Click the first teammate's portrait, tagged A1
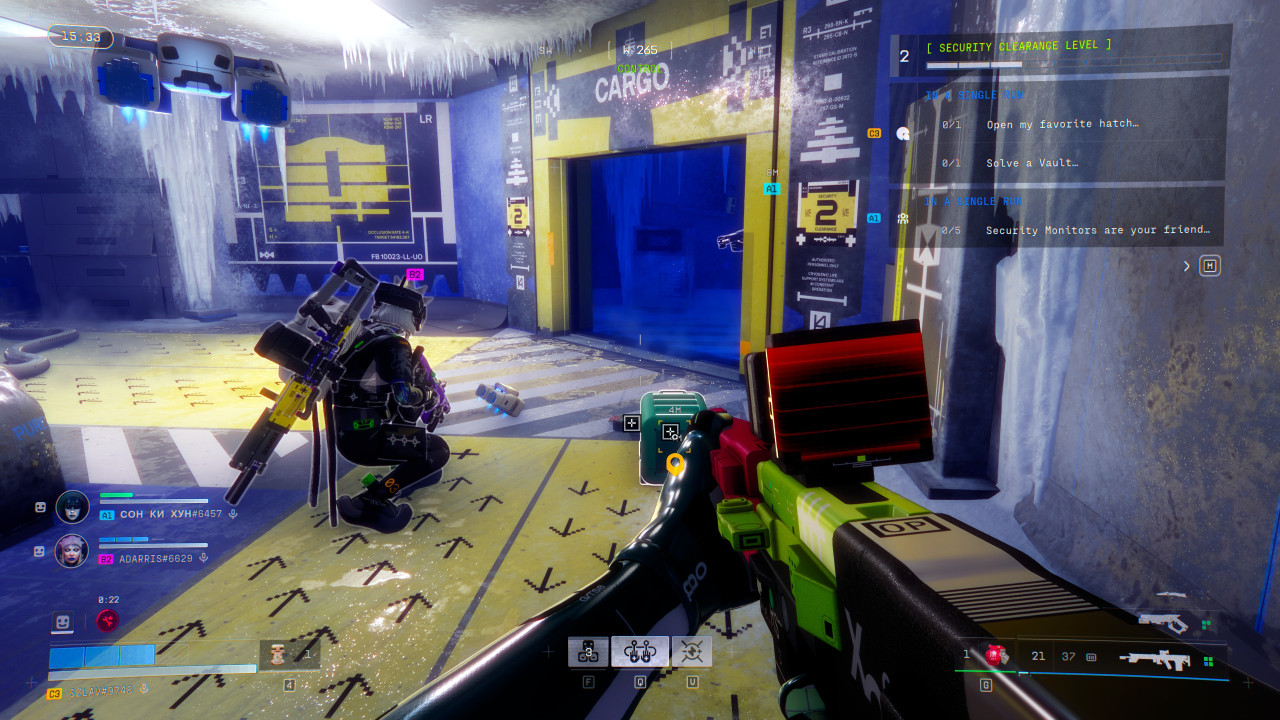Image resolution: width=1280 pixels, height=720 pixels. coord(72,507)
